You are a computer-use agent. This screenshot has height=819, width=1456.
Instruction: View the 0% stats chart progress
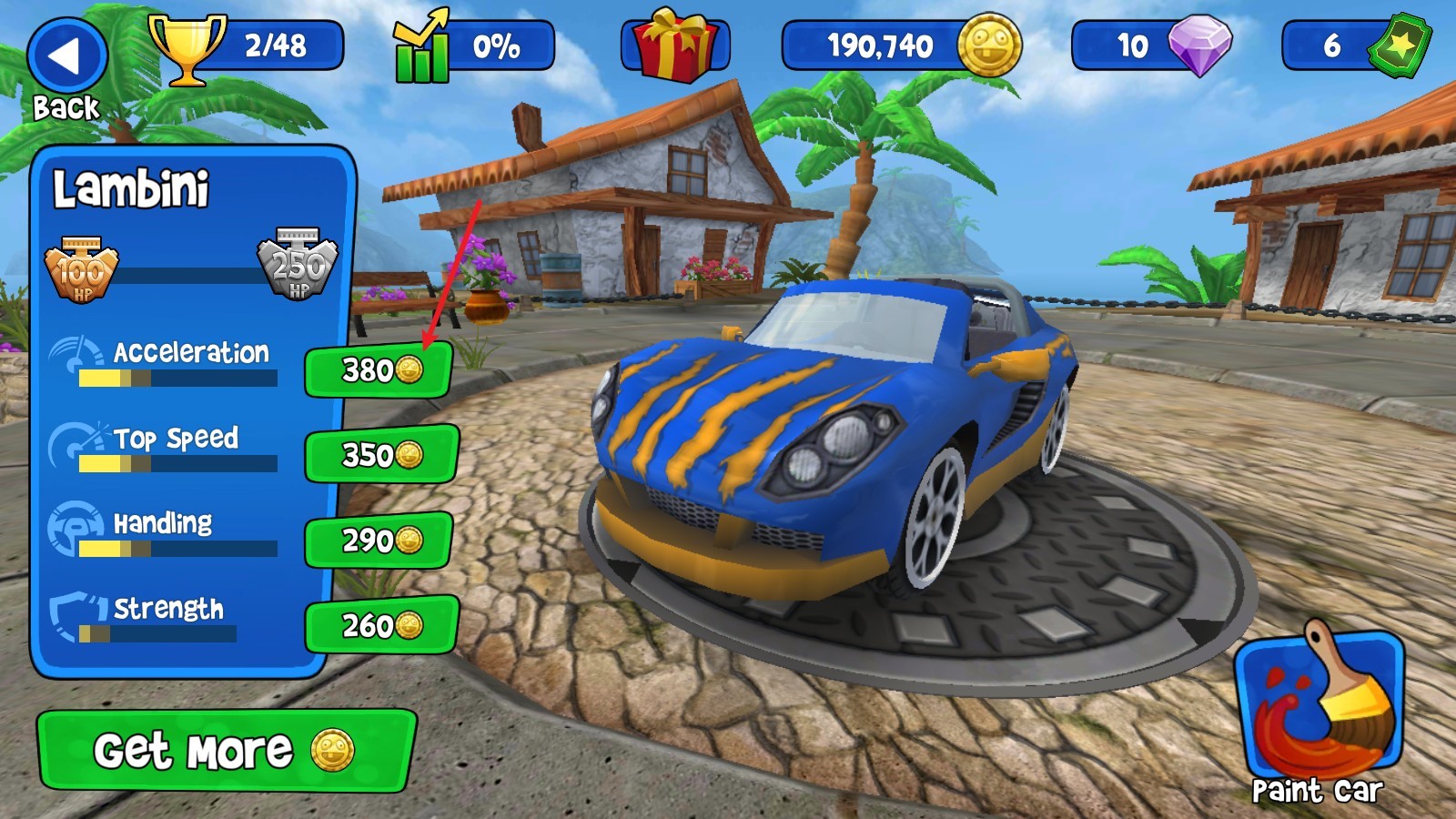coord(473,45)
